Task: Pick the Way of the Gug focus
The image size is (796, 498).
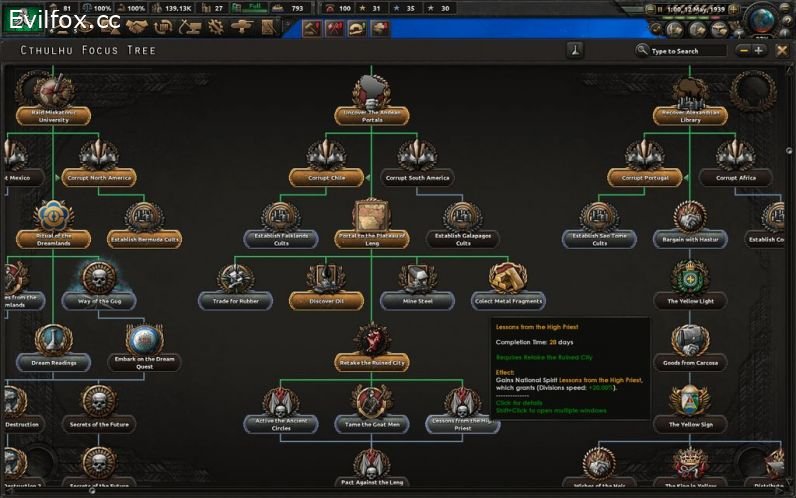Action: pos(98,299)
